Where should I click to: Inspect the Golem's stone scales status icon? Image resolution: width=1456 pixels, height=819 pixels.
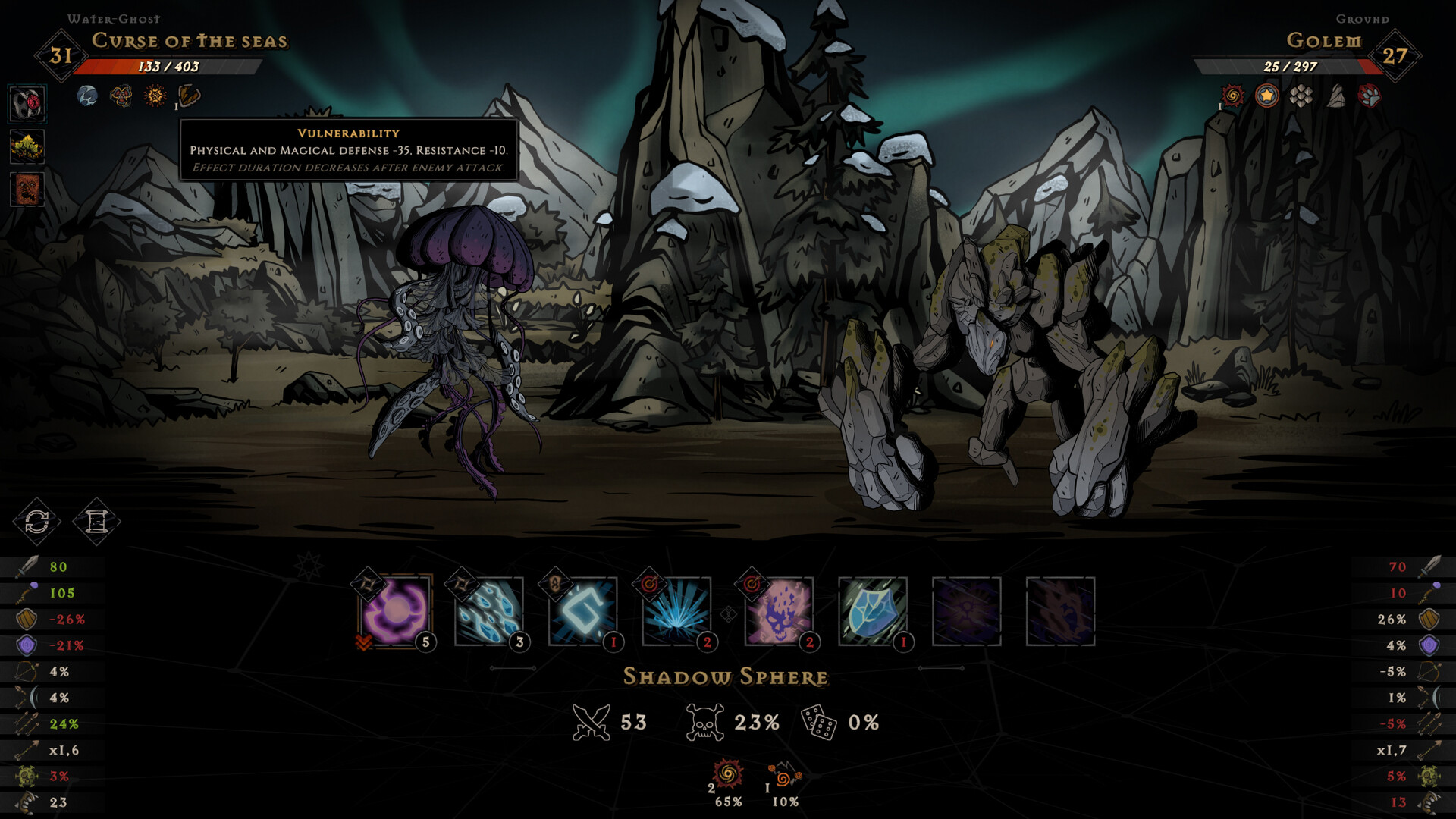1301,96
